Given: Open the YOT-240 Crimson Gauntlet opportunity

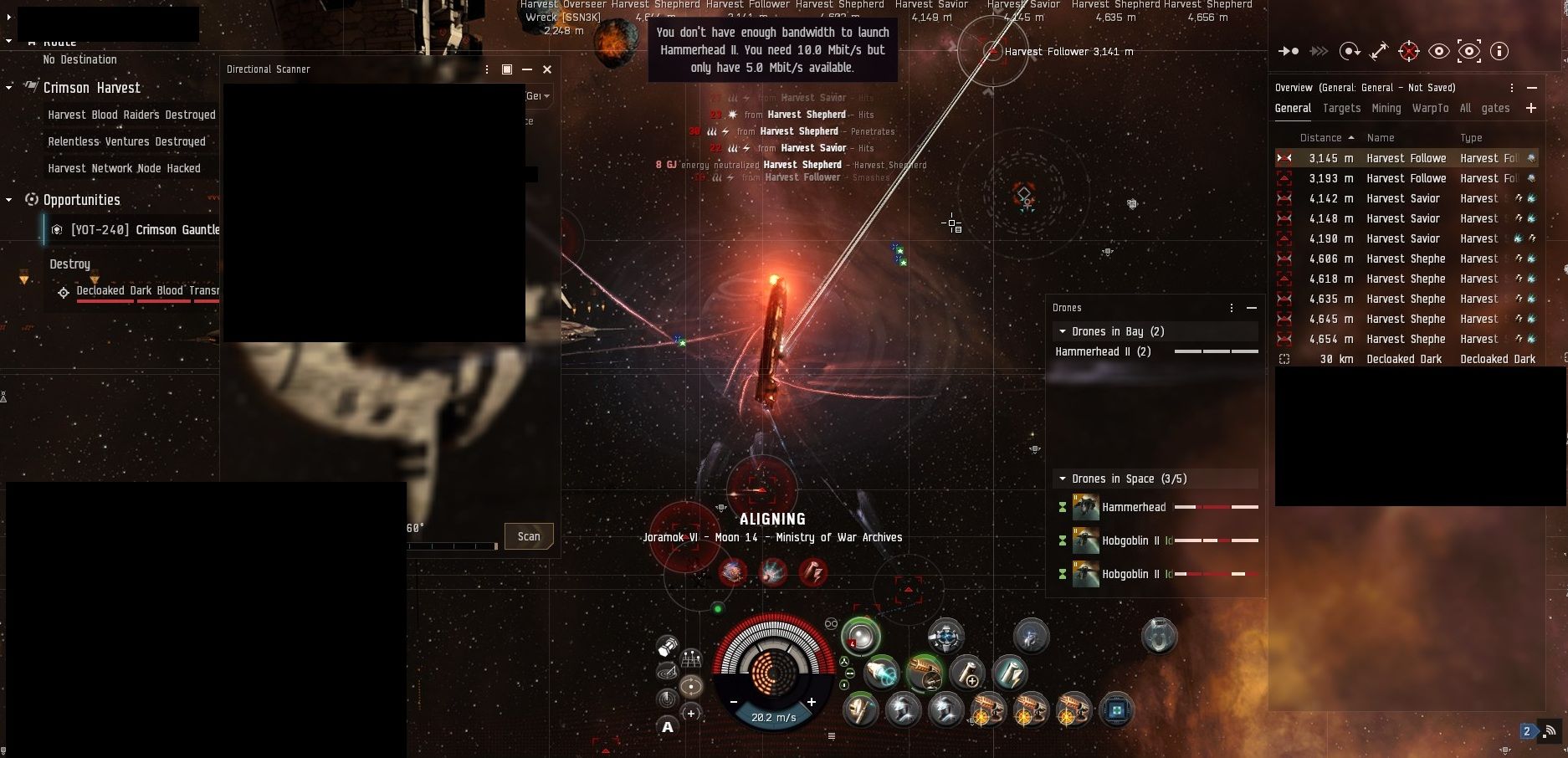Looking at the screenshot, I should pos(144,229).
